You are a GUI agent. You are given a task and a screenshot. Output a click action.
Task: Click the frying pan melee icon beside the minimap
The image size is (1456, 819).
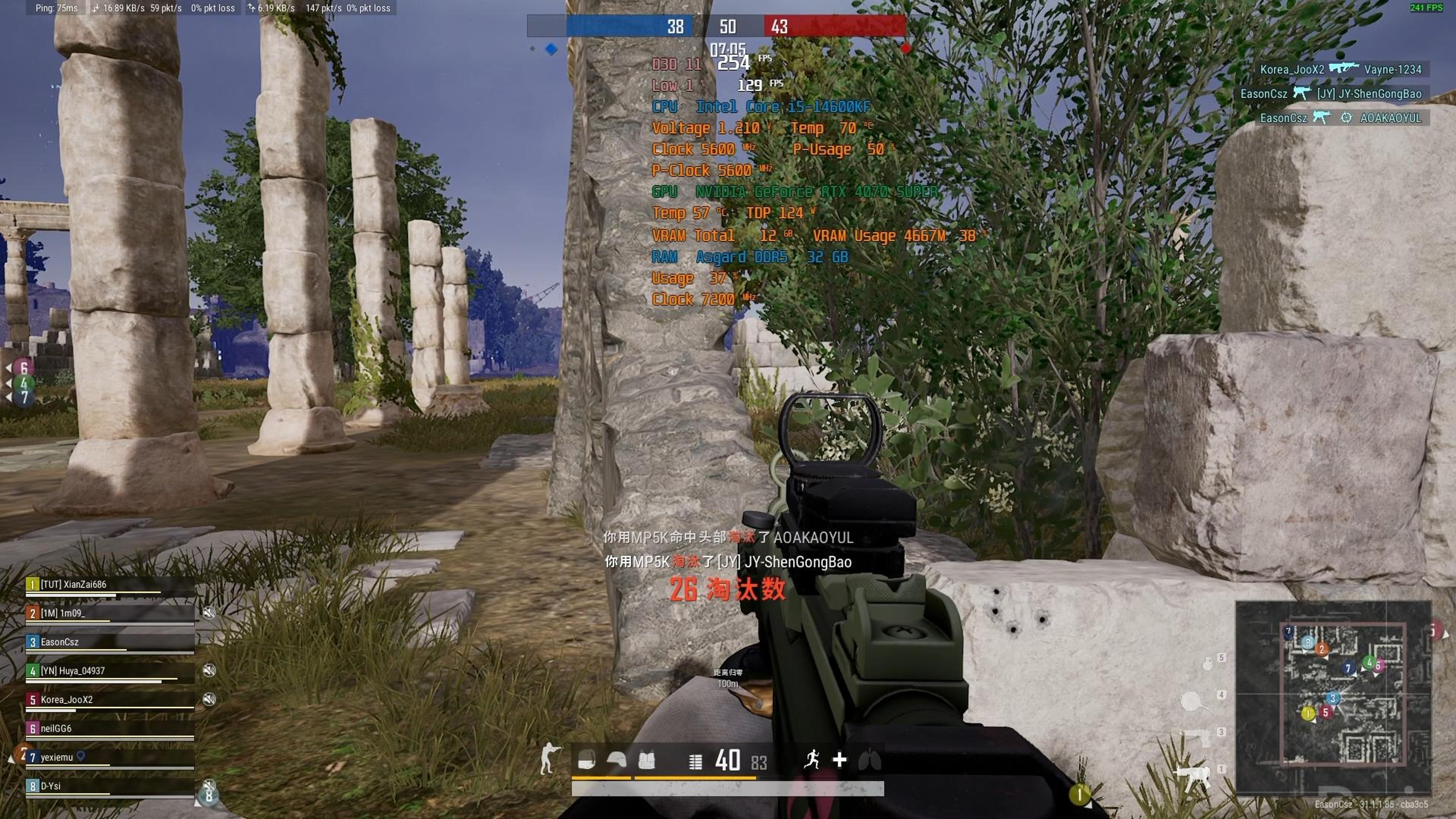[1192, 701]
